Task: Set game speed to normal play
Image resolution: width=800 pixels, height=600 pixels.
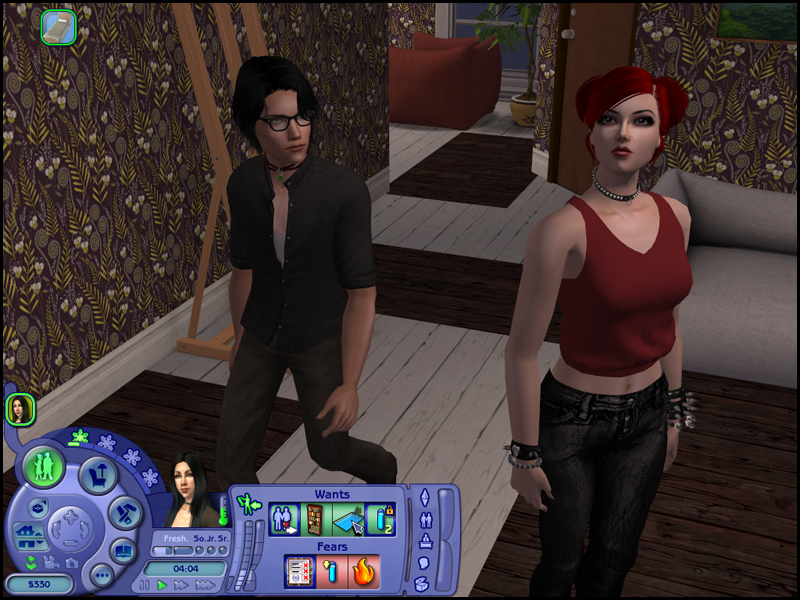Action: pos(162,585)
